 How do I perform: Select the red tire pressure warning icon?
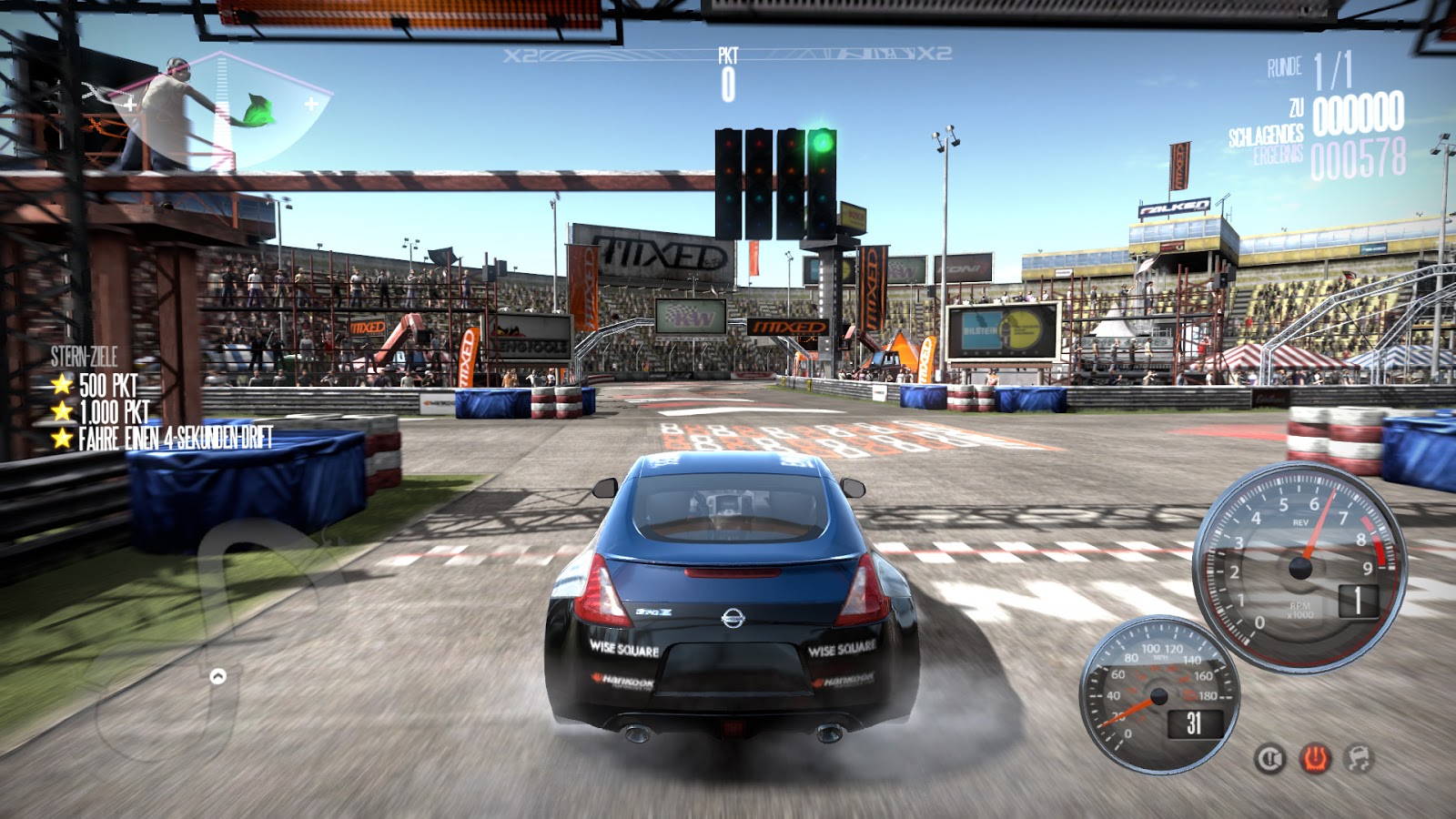click(x=1315, y=758)
